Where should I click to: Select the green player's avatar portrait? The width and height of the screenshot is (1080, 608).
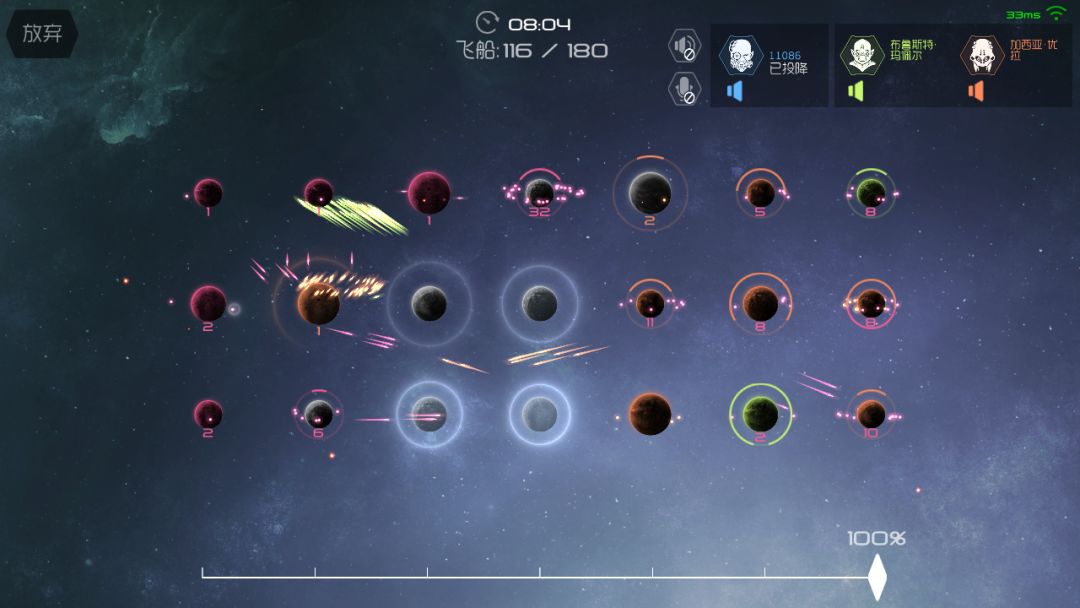861,55
